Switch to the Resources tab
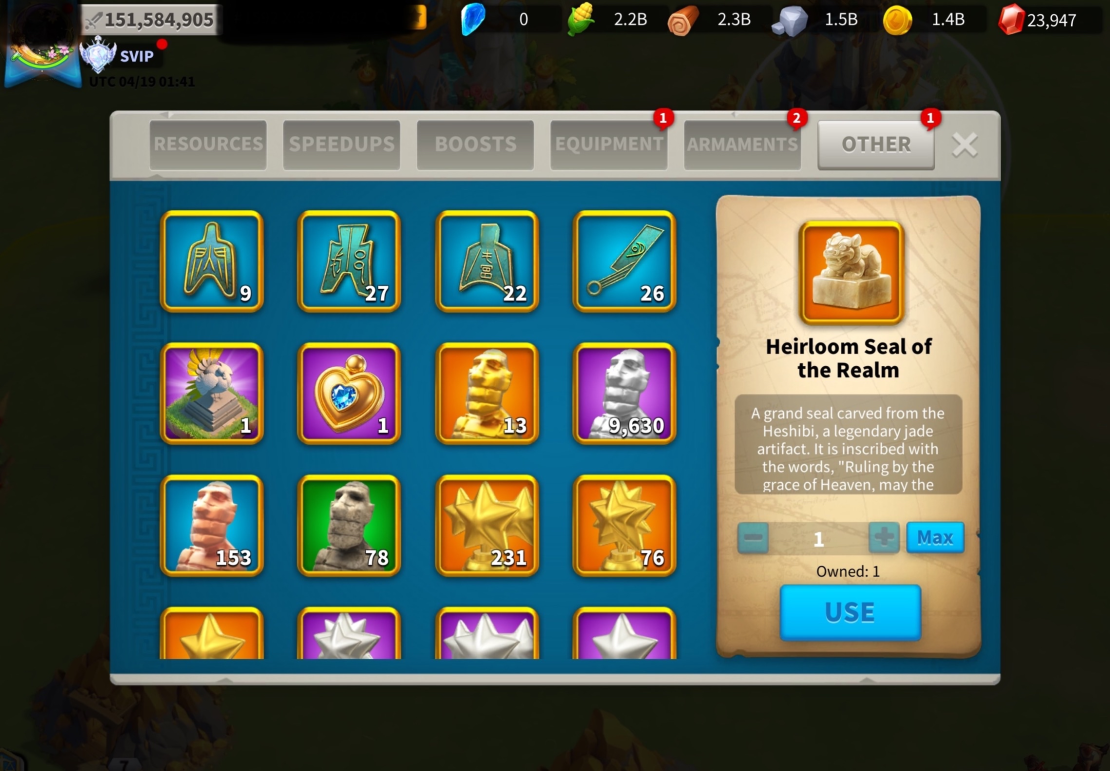The width and height of the screenshot is (1110, 771). pyautogui.click(x=208, y=144)
